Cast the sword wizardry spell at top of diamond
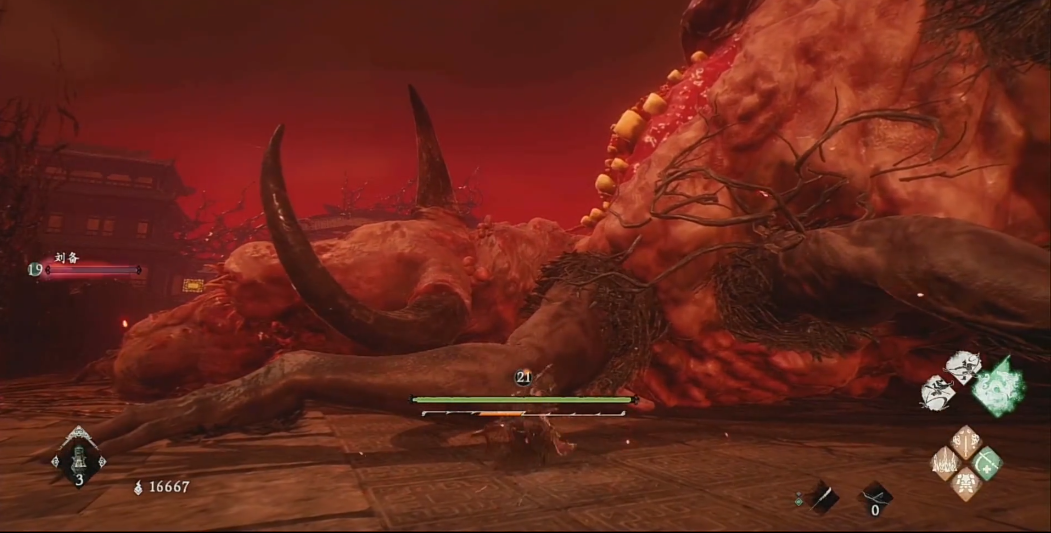This screenshot has width=1051, height=533. tap(965, 442)
